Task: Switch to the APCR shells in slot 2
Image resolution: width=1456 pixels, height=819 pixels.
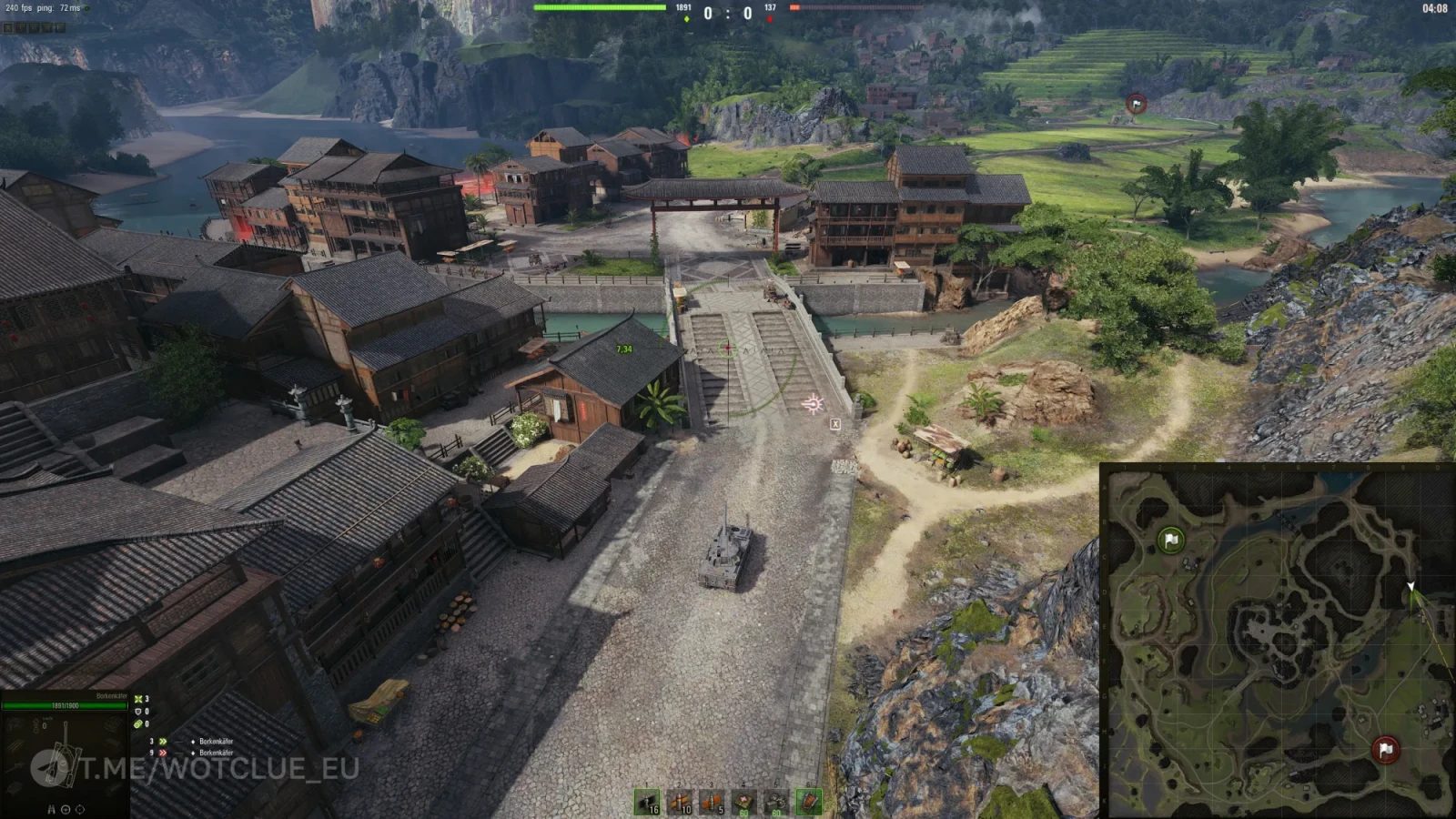Action: [679, 801]
